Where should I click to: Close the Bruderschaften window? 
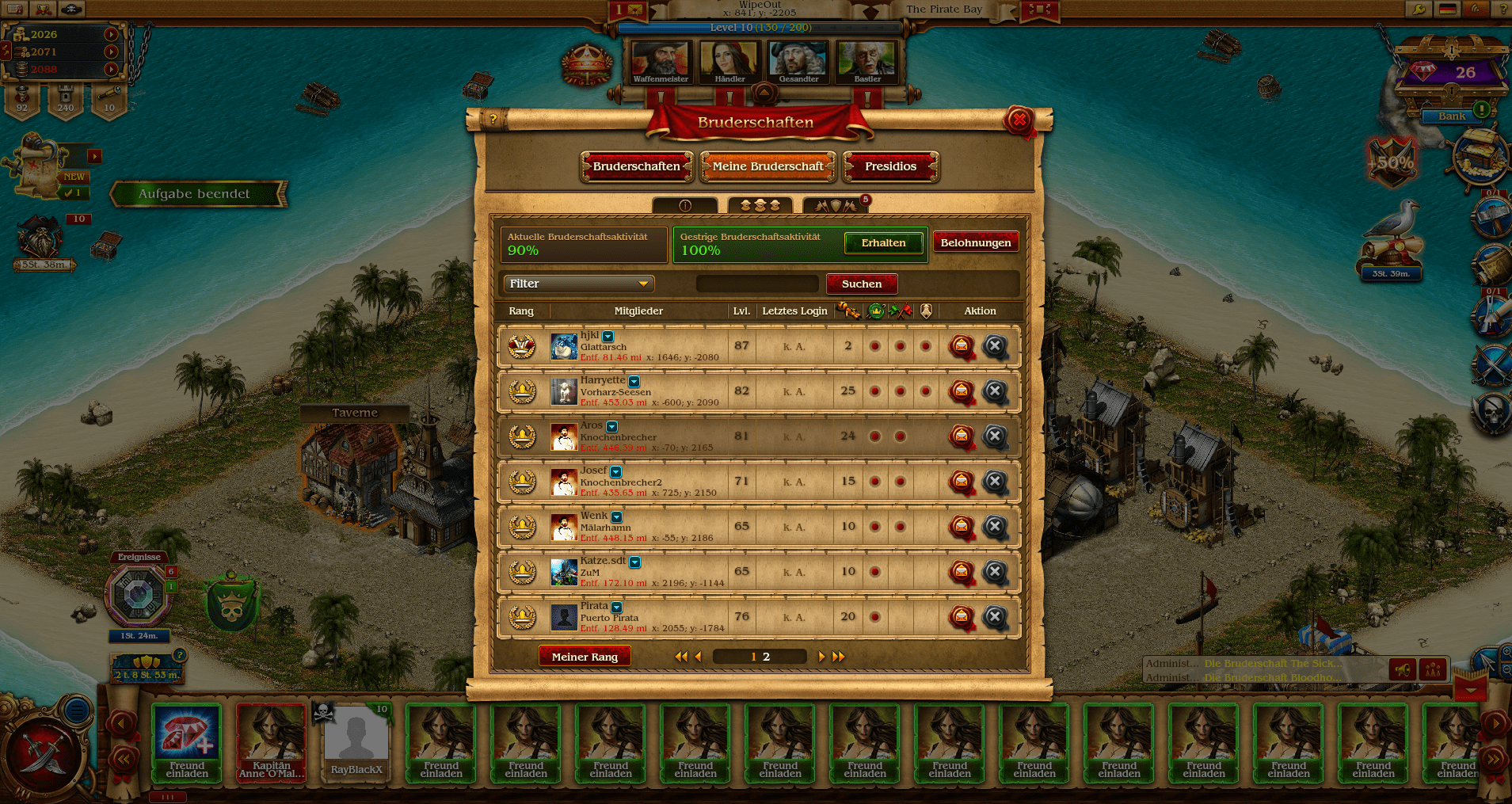coord(1019,120)
